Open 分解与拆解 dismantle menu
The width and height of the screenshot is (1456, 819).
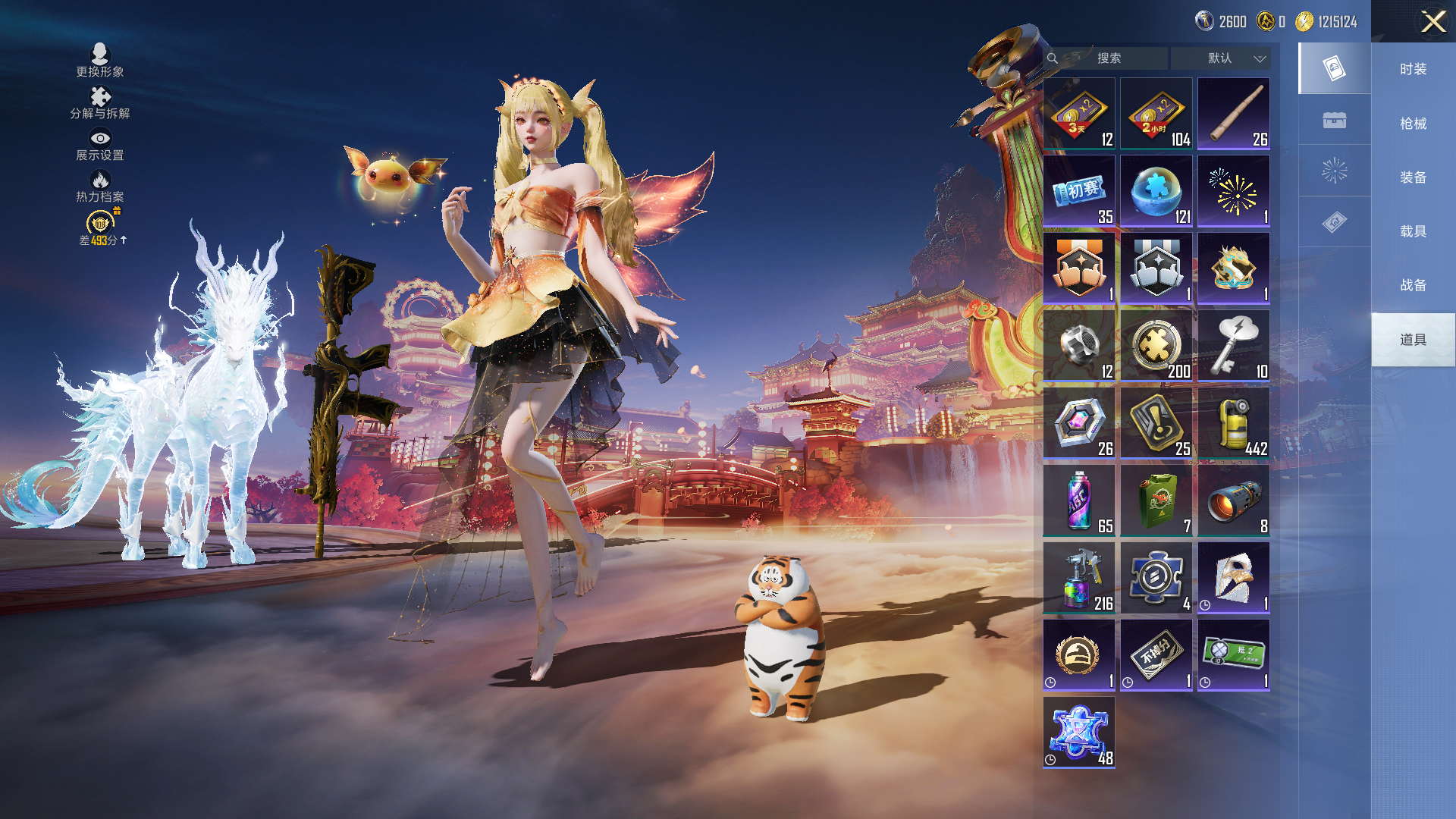[x=100, y=102]
